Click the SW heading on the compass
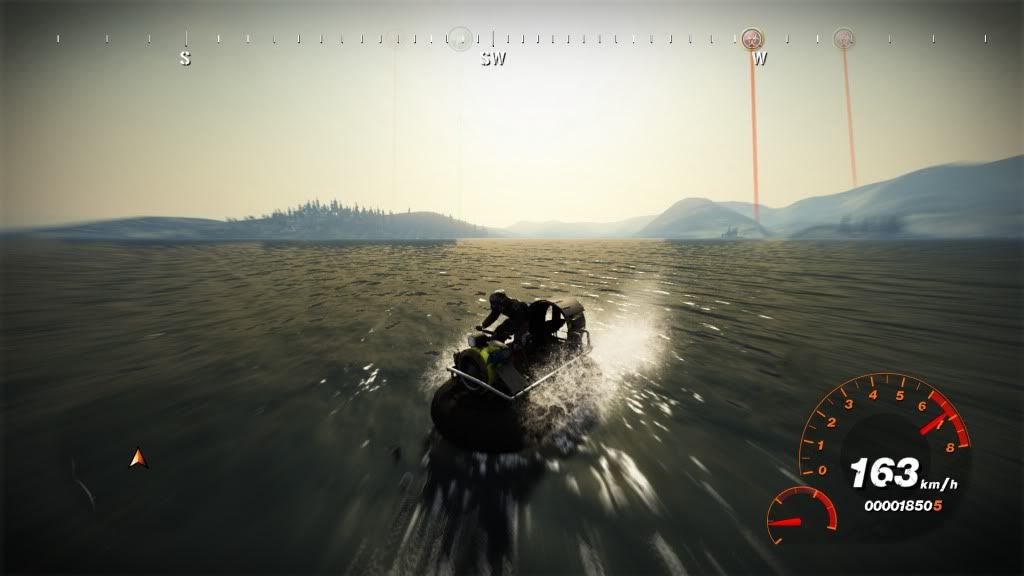This screenshot has width=1024, height=576. [x=493, y=59]
